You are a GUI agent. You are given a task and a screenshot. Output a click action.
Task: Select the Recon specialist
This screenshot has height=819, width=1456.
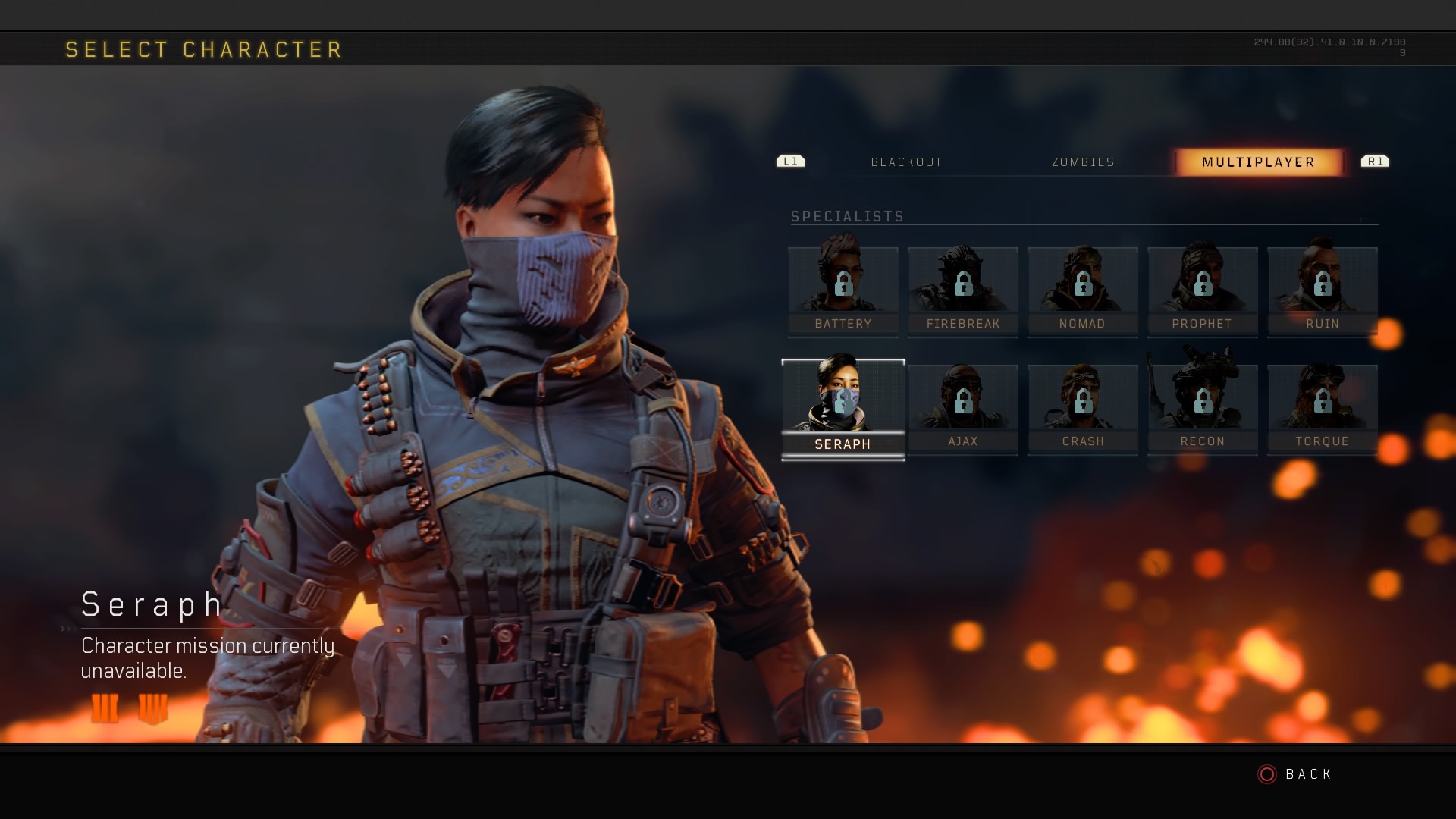pos(1203,409)
